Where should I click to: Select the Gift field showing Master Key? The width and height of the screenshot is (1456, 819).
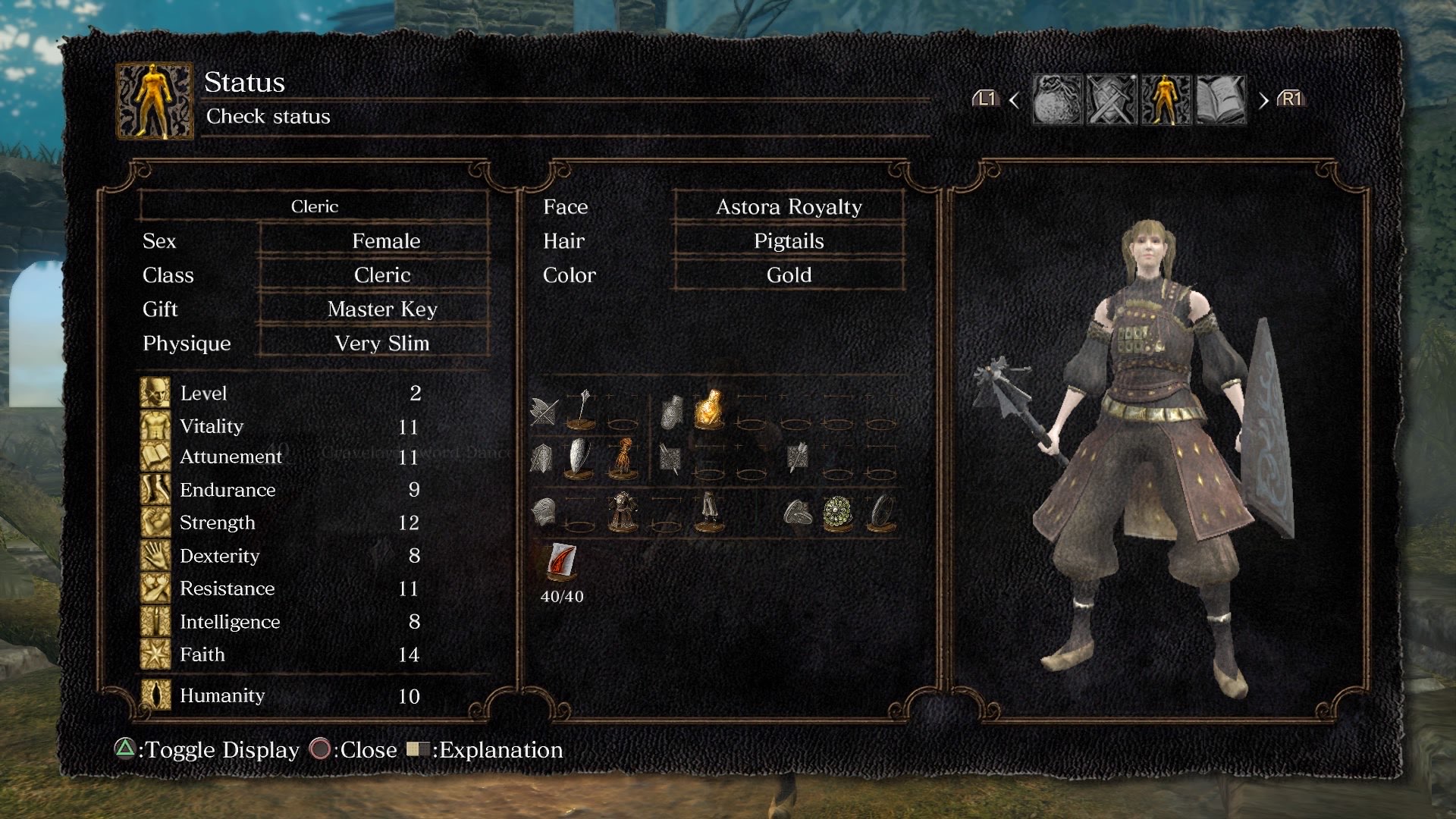(x=381, y=309)
